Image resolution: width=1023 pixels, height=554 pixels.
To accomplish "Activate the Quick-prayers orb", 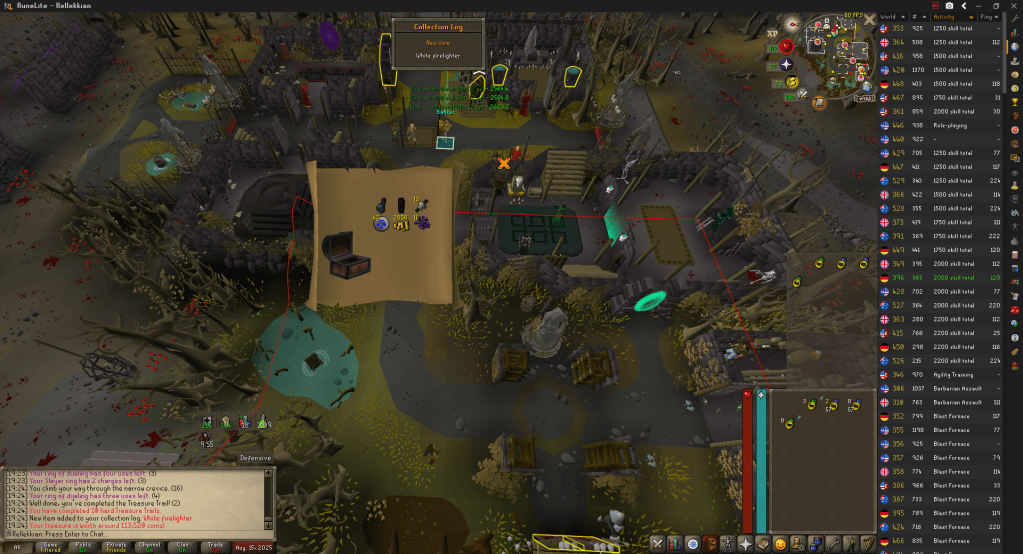I will [x=785, y=48].
